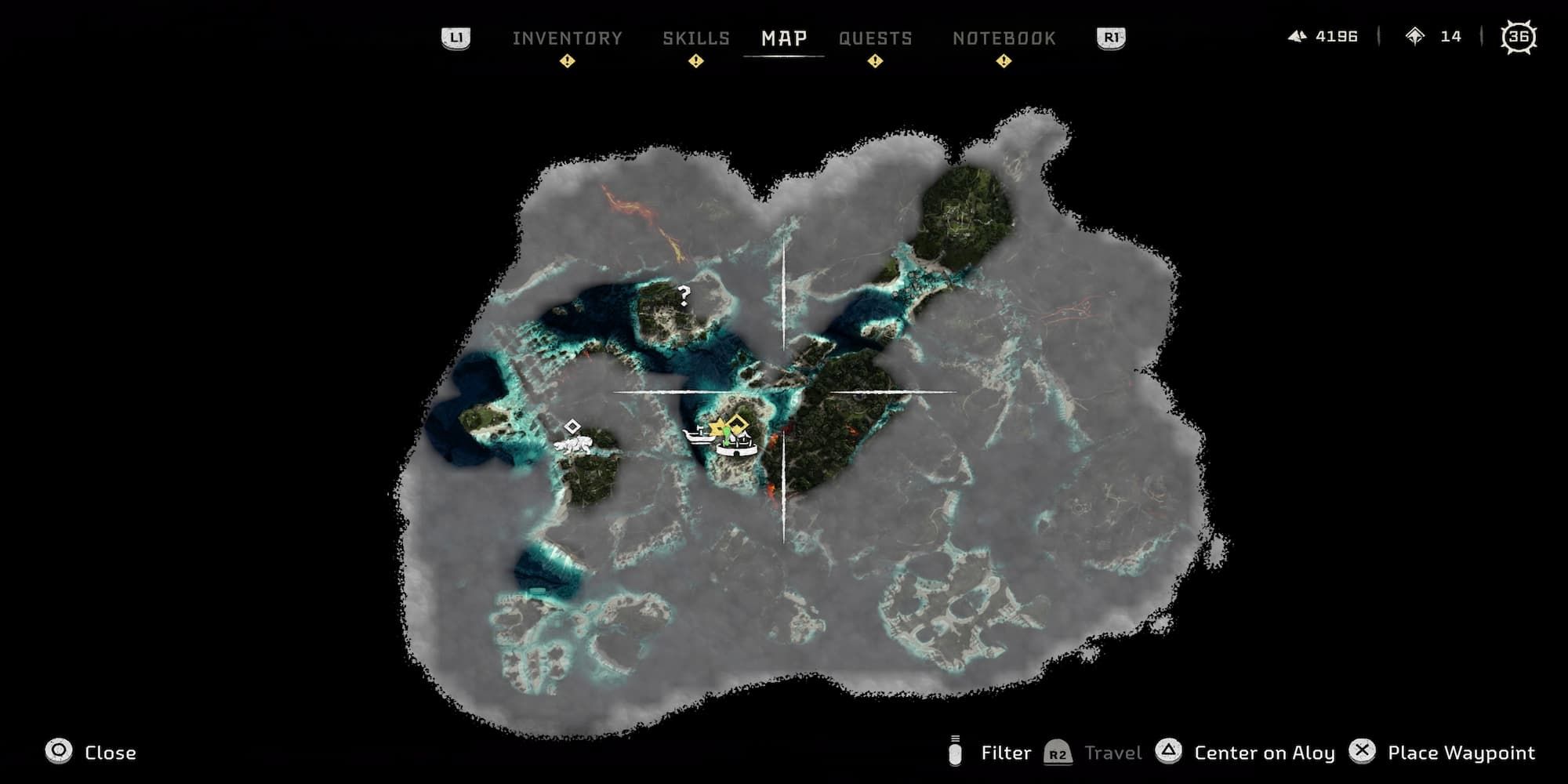Click the white diamond marker above the machine icon

[x=572, y=426]
